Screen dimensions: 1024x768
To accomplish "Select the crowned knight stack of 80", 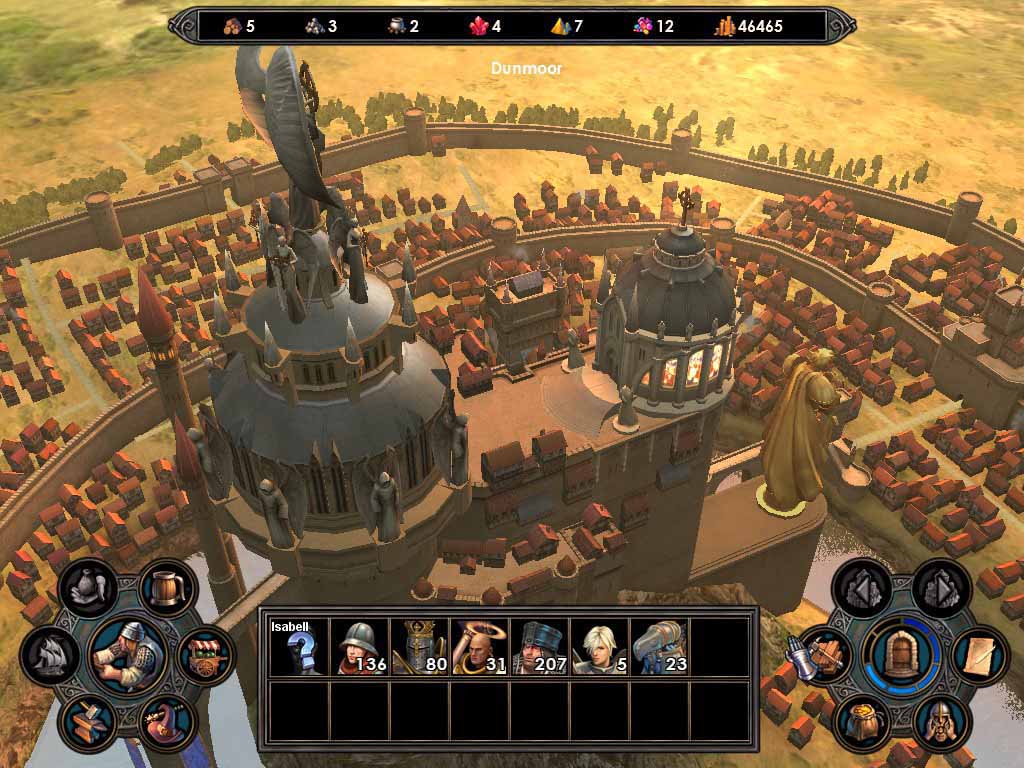I will pyautogui.click(x=419, y=647).
